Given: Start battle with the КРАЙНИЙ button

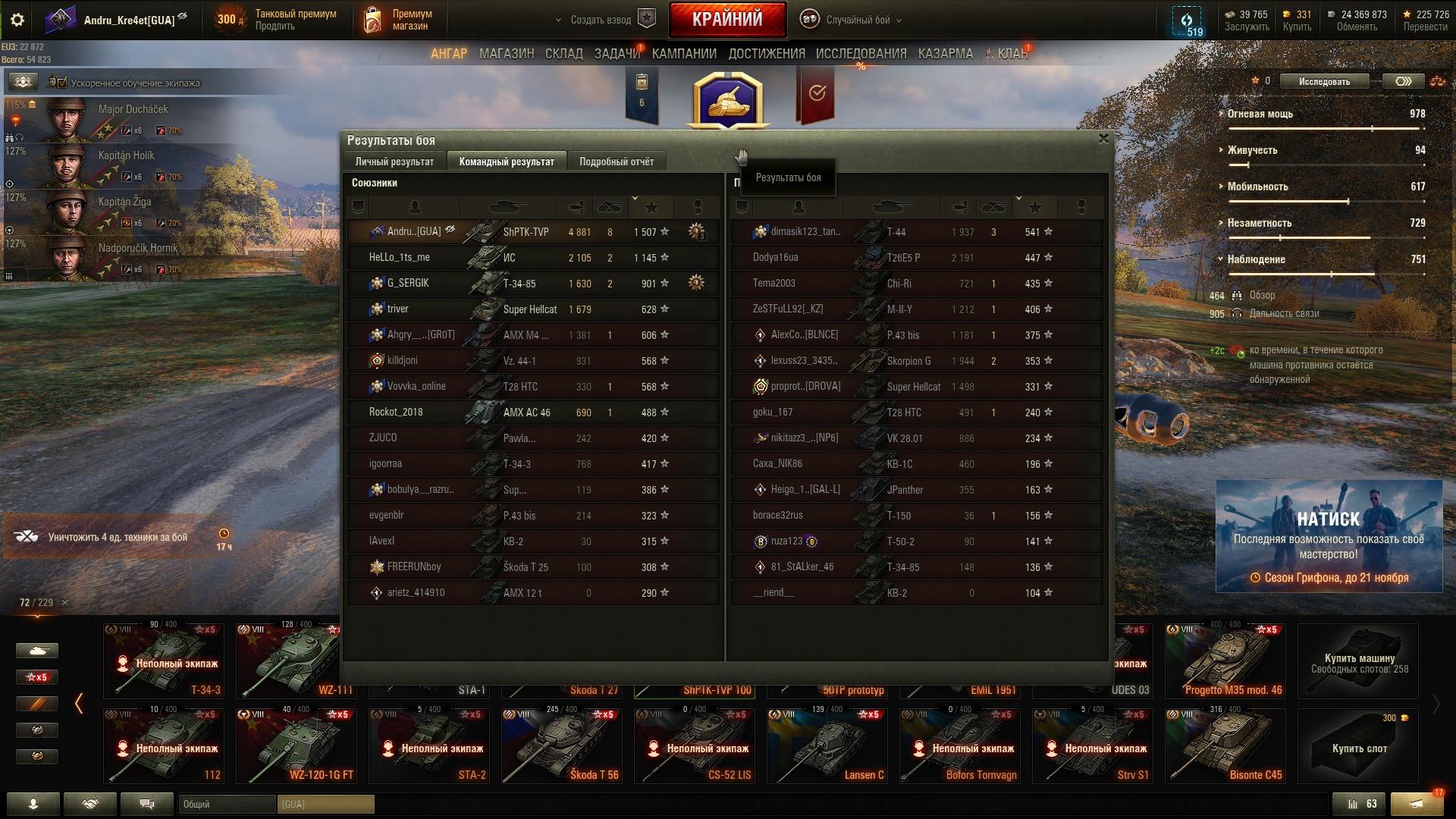Looking at the screenshot, I should [727, 20].
